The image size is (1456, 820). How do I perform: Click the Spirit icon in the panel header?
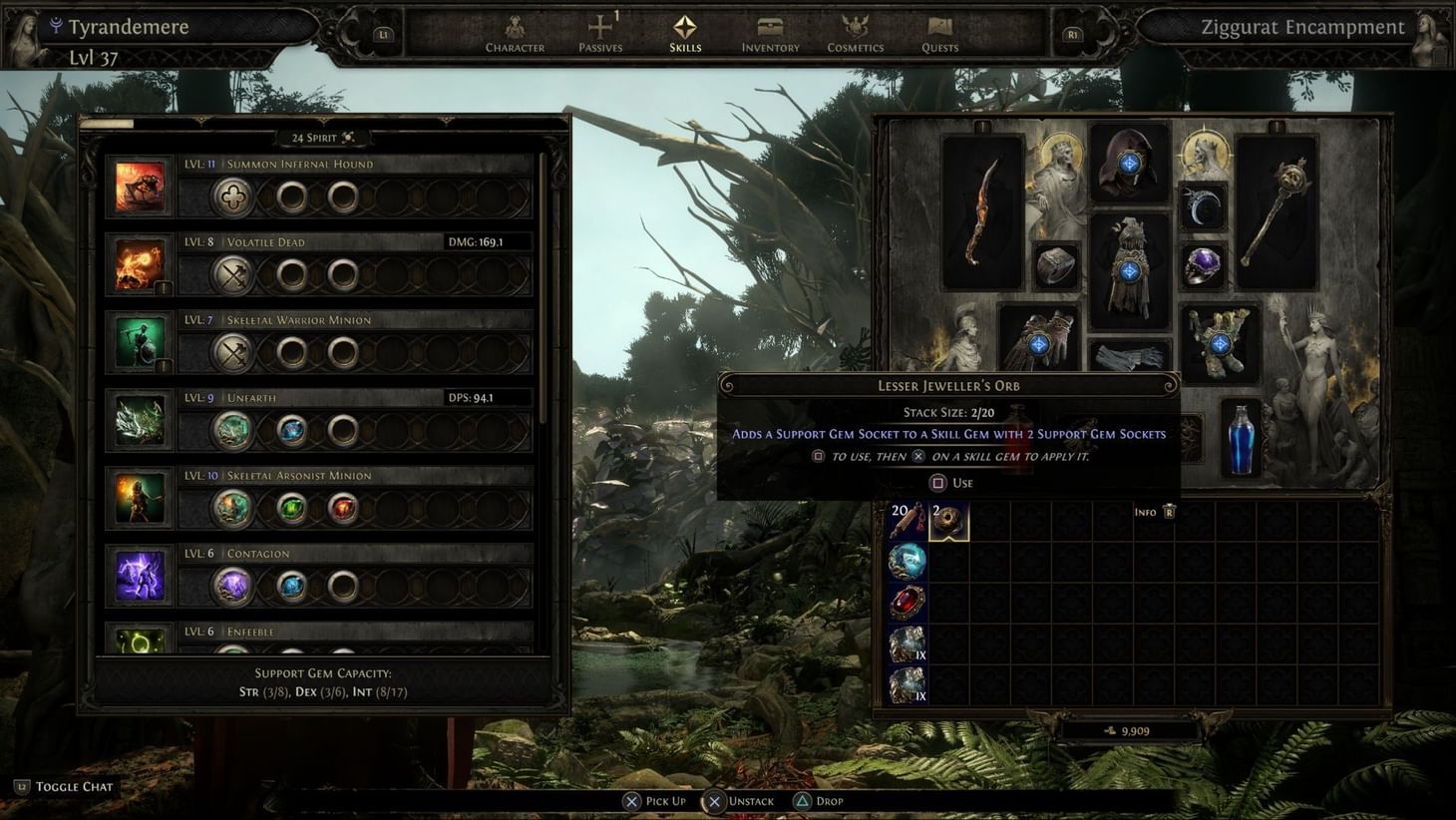(x=345, y=137)
